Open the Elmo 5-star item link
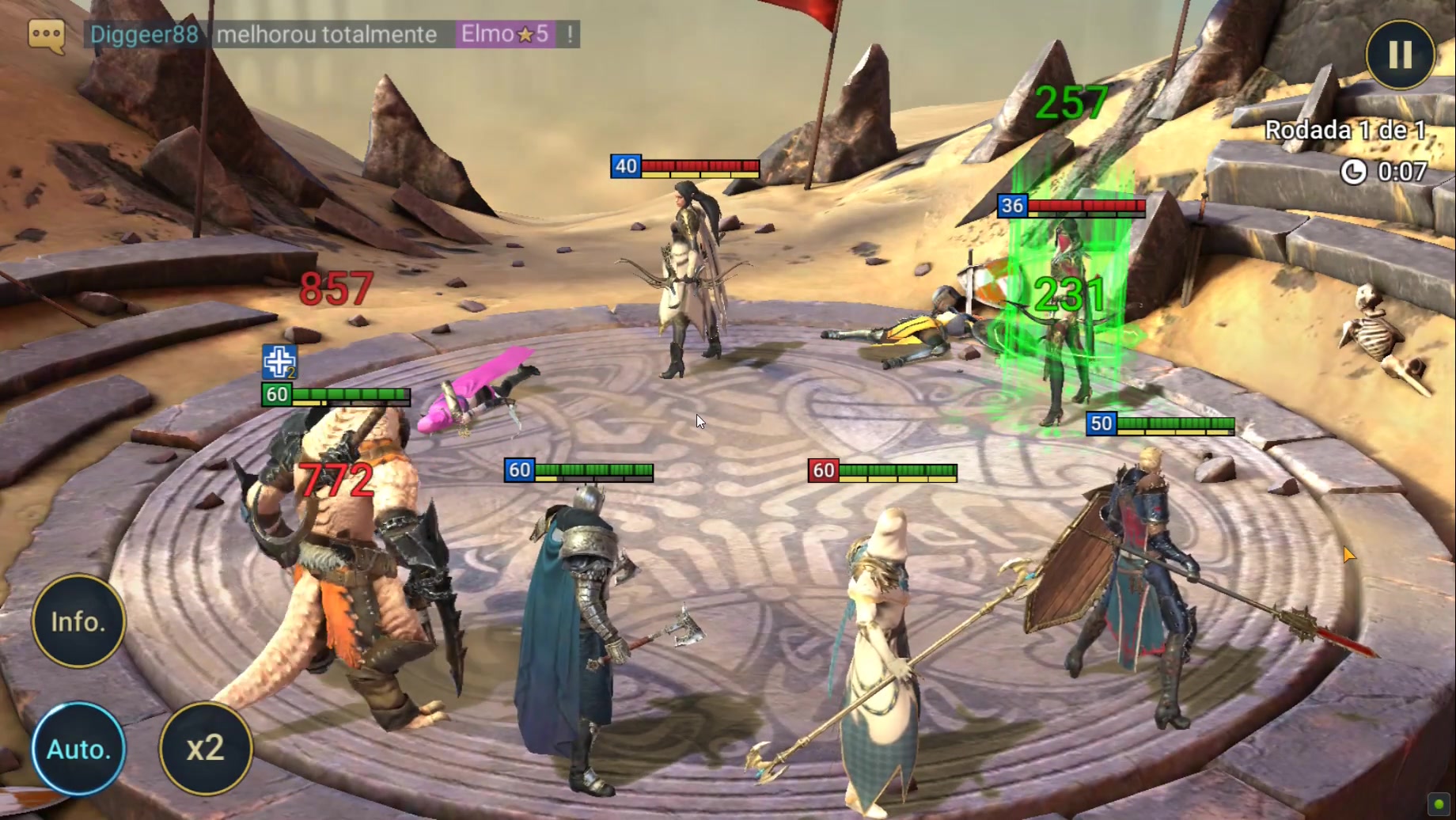This screenshot has height=820, width=1456. pos(505,34)
